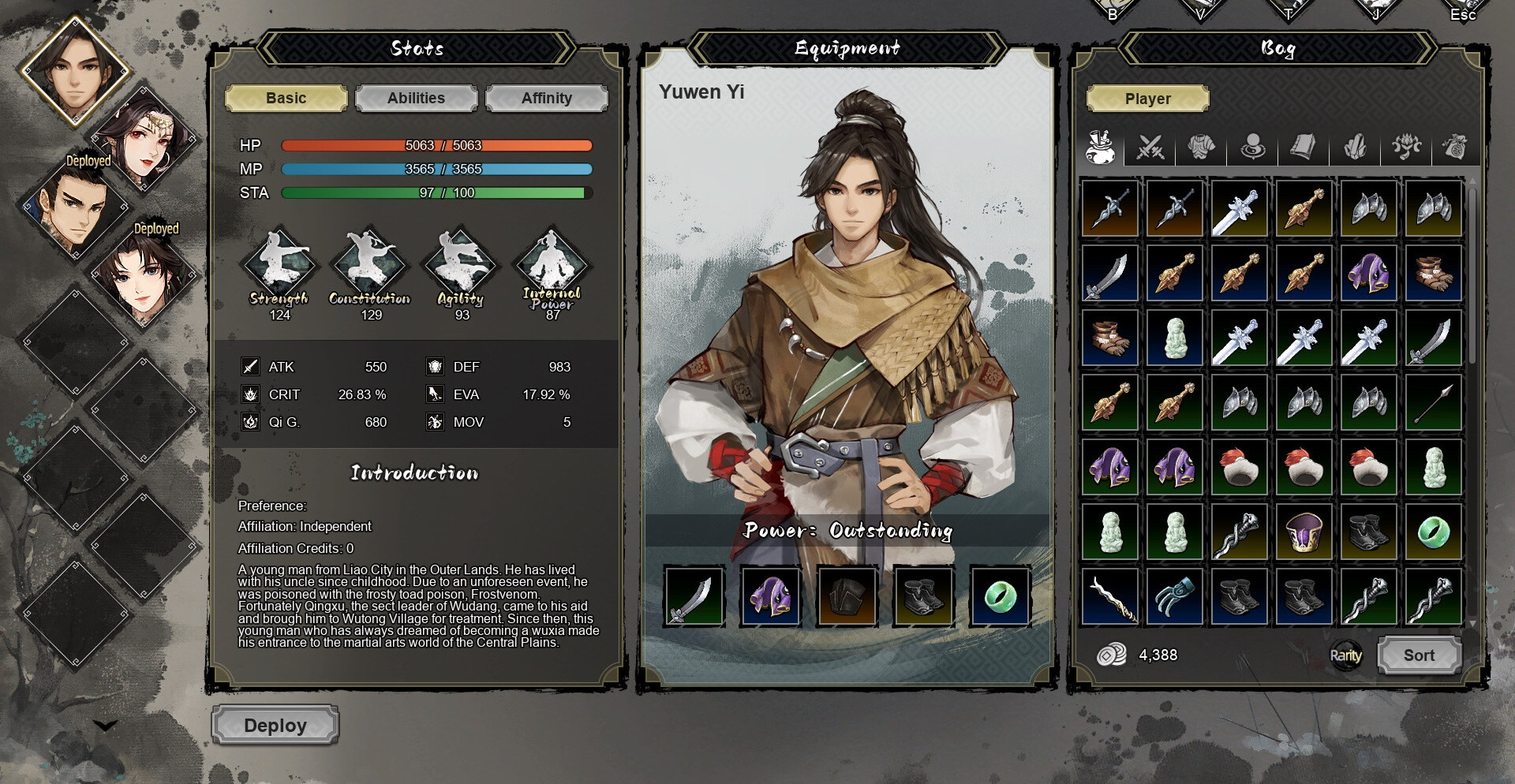Switch to the Abilities stats tab

[416, 99]
